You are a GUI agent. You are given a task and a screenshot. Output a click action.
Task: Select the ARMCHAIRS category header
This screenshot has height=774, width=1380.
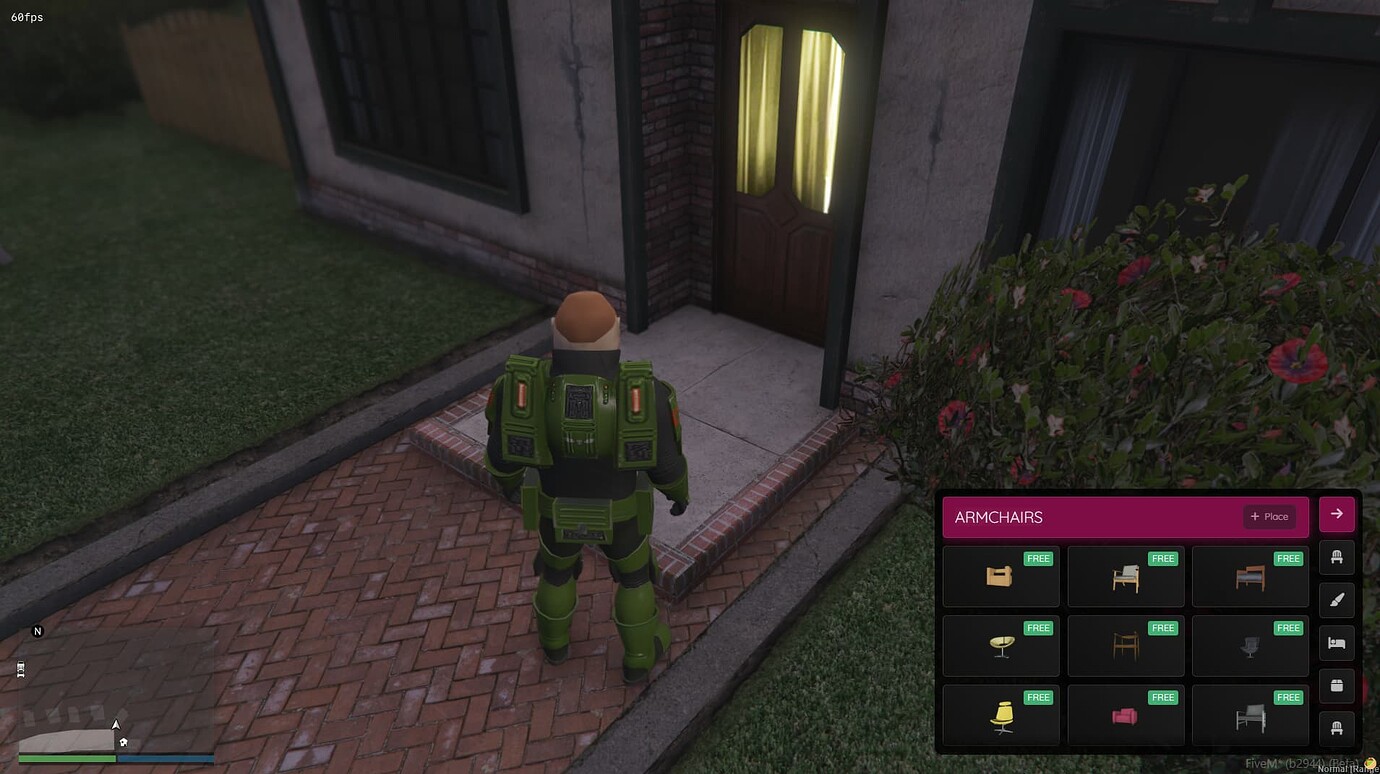point(1000,517)
